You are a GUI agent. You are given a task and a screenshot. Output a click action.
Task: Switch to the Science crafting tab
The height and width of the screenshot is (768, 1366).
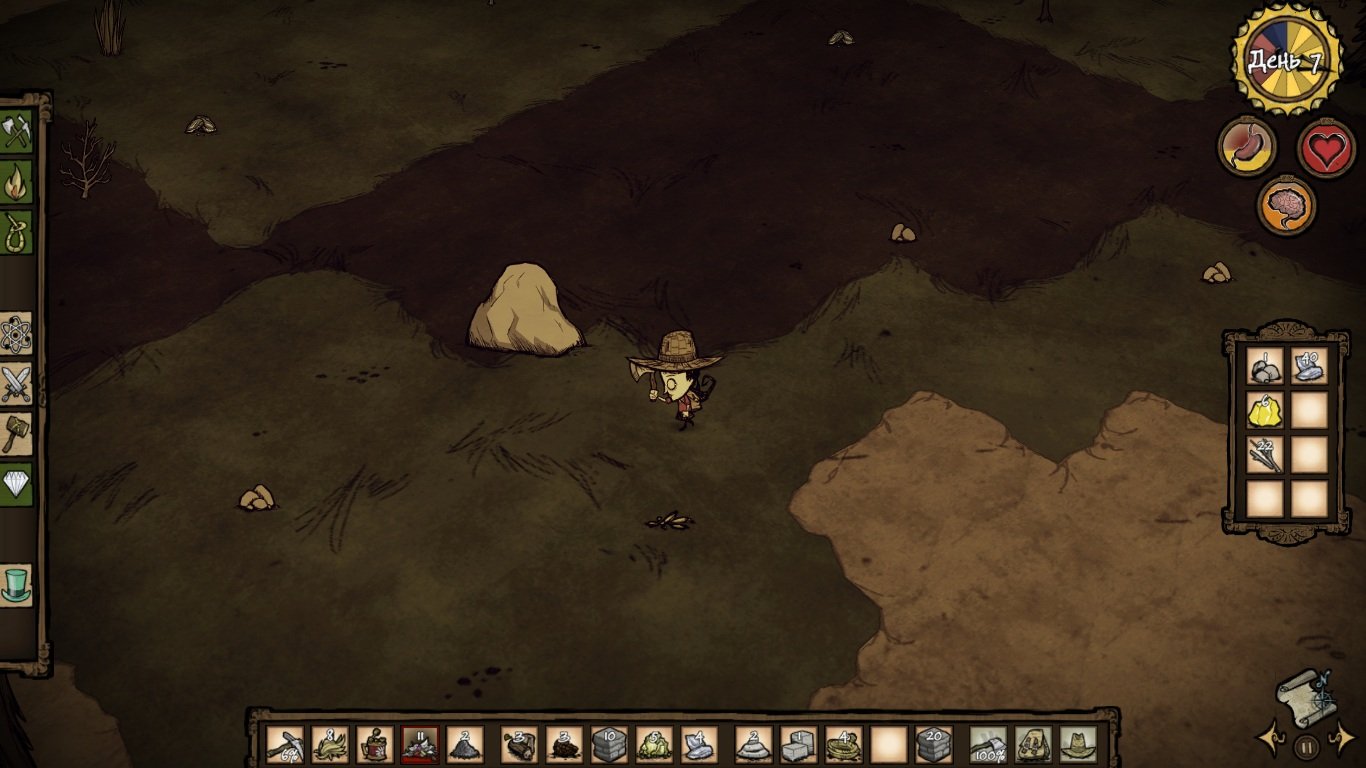tap(17, 334)
